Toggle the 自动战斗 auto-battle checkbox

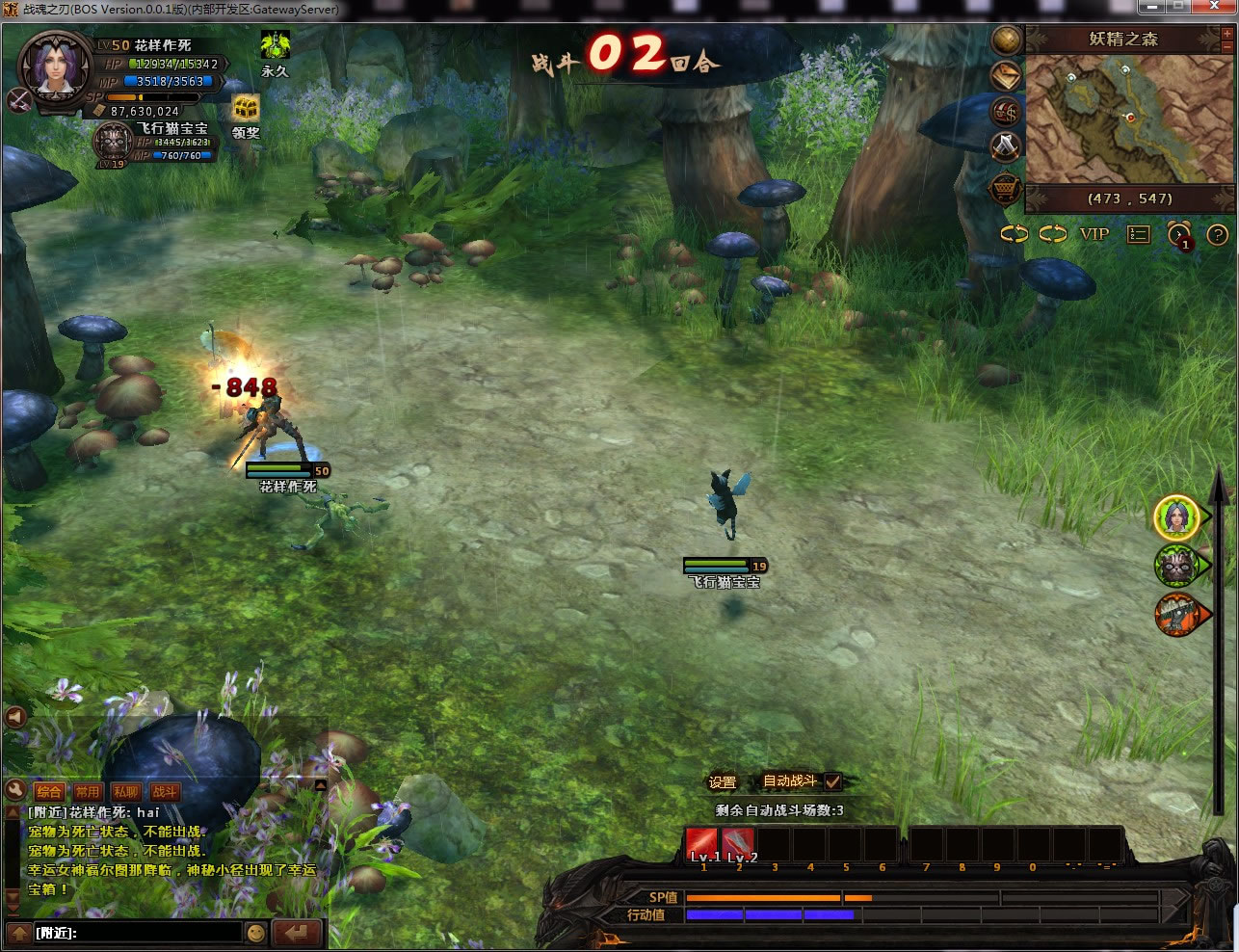pyautogui.click(x=833, y=781)
